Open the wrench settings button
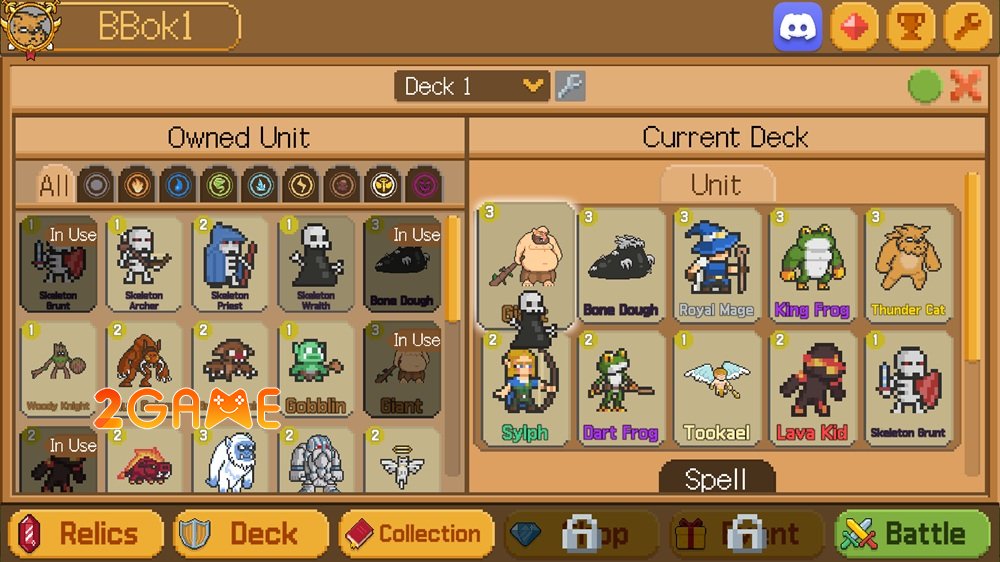The height and width of the screenshot is (562, 1000). coord(967,27)
